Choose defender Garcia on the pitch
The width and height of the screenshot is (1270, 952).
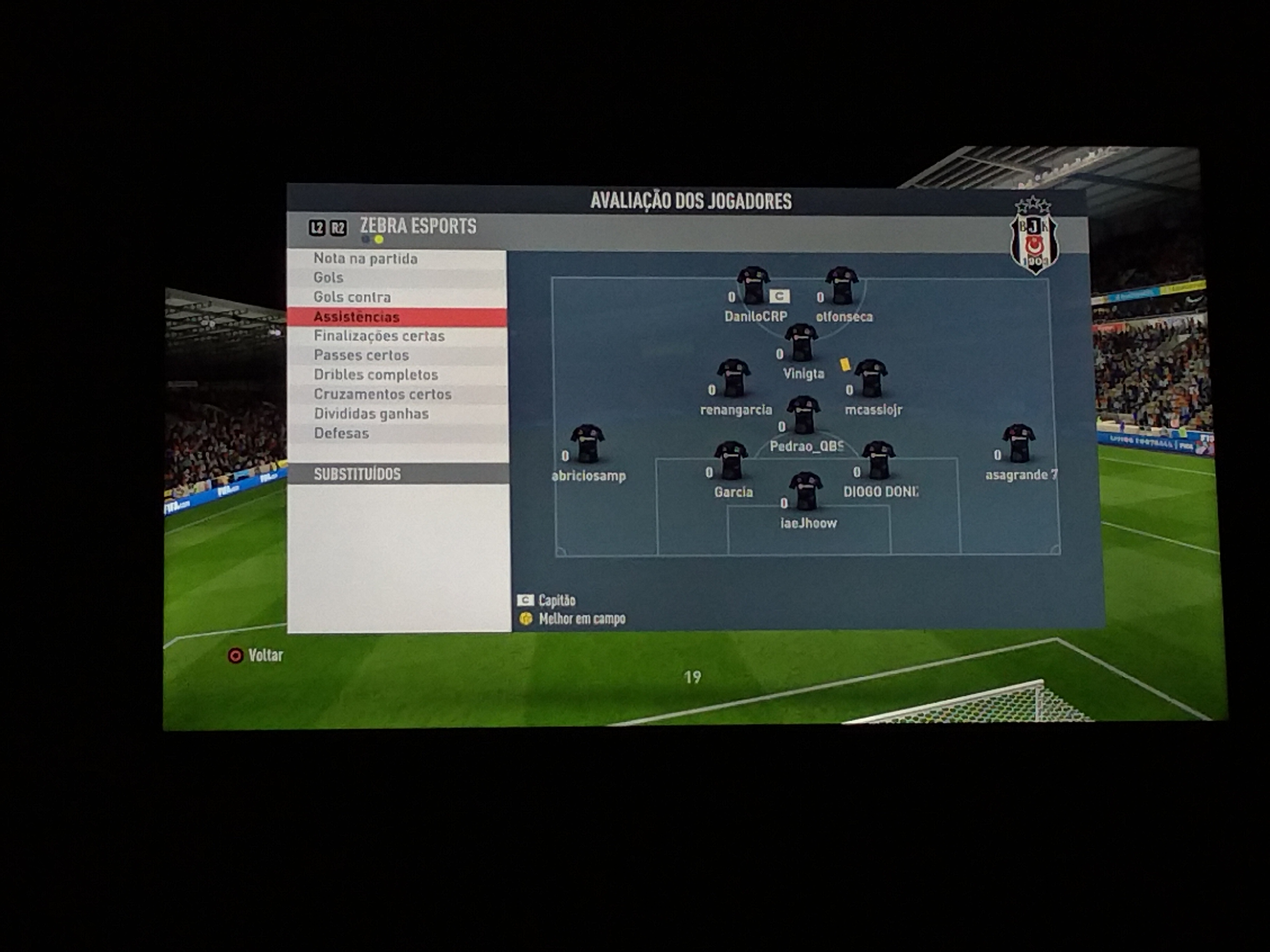click(x=731, y=460)
